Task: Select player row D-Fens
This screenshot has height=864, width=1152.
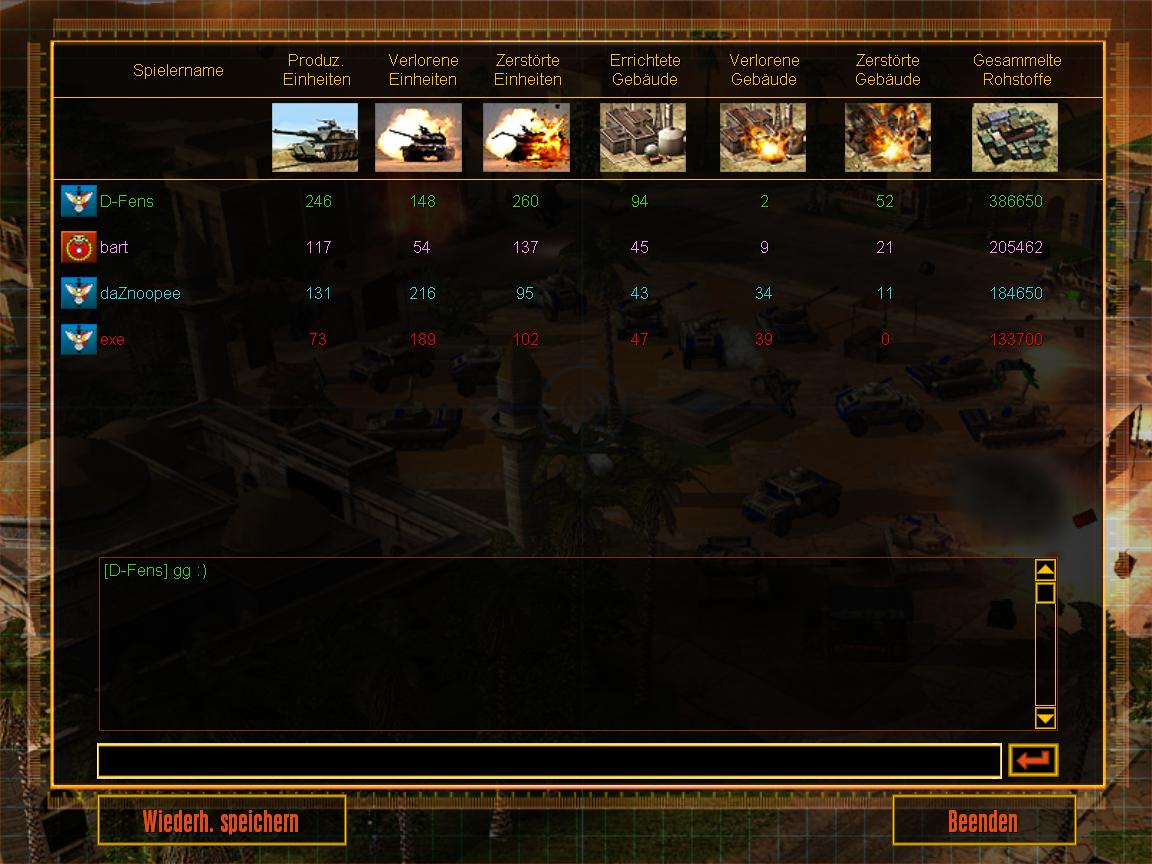Action: [x=127, y=201]
